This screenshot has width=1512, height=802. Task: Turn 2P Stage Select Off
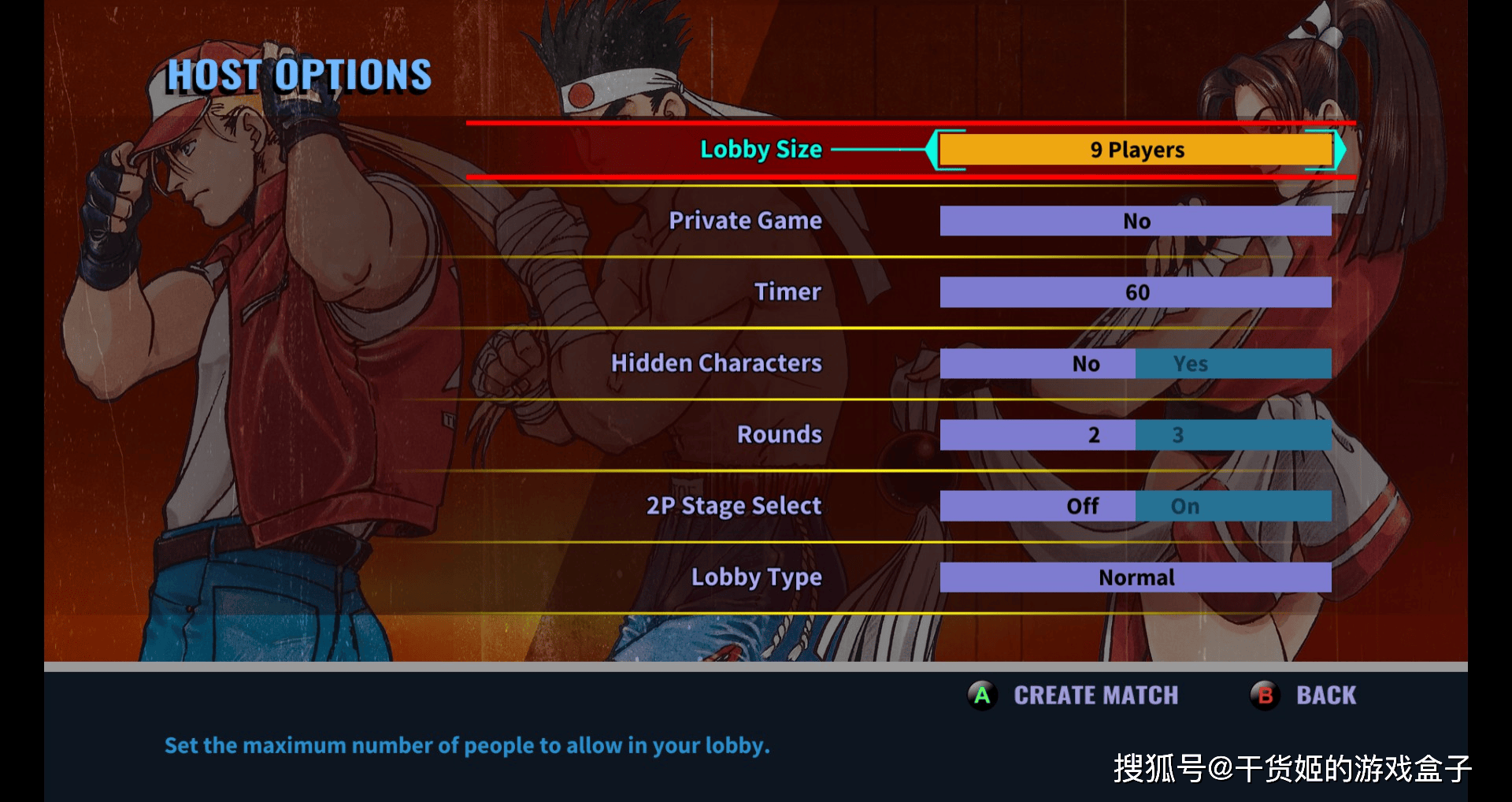pos(1038,507)
